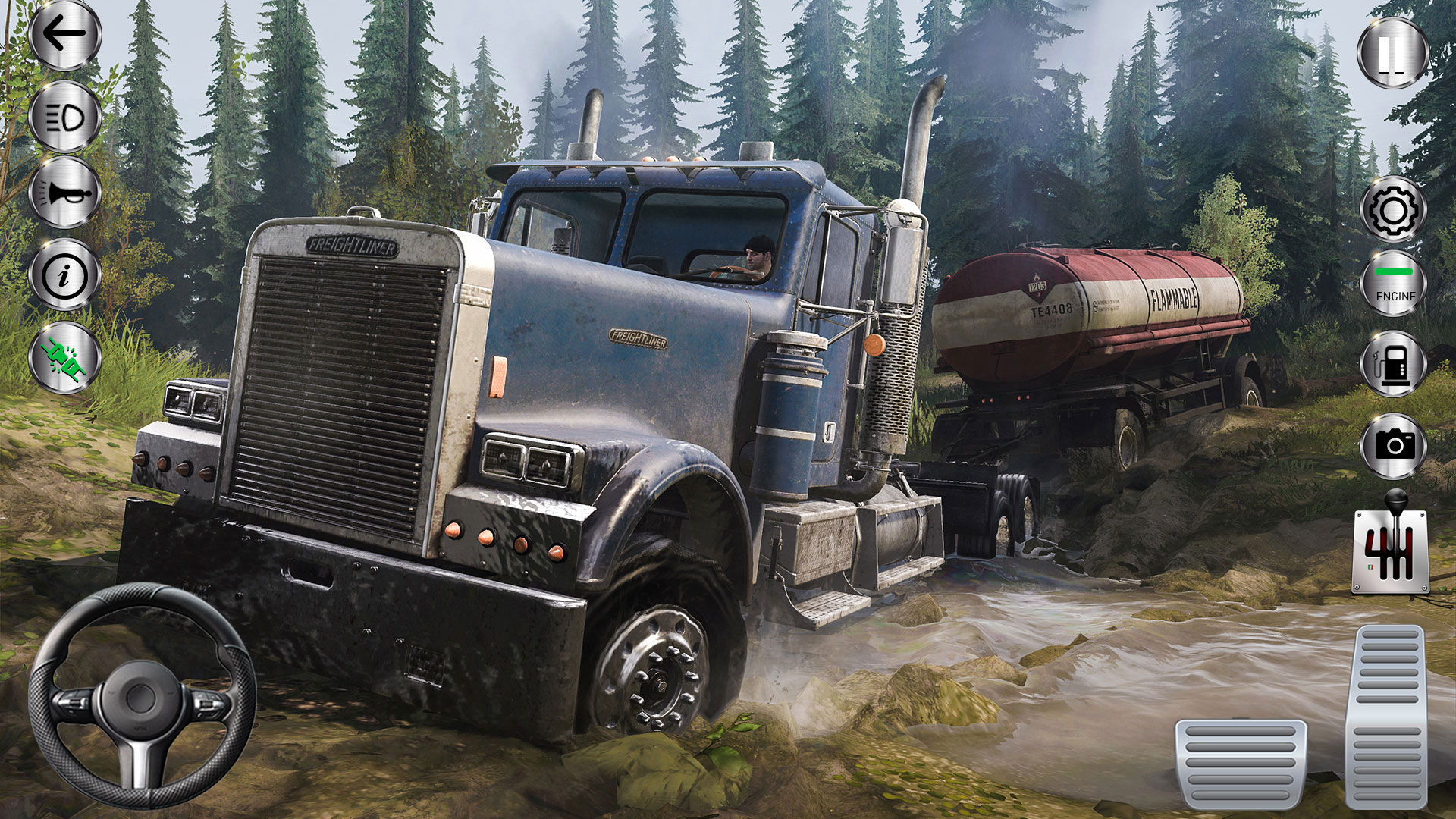
Task: Honk the truck horn
Action: [63, 194]
